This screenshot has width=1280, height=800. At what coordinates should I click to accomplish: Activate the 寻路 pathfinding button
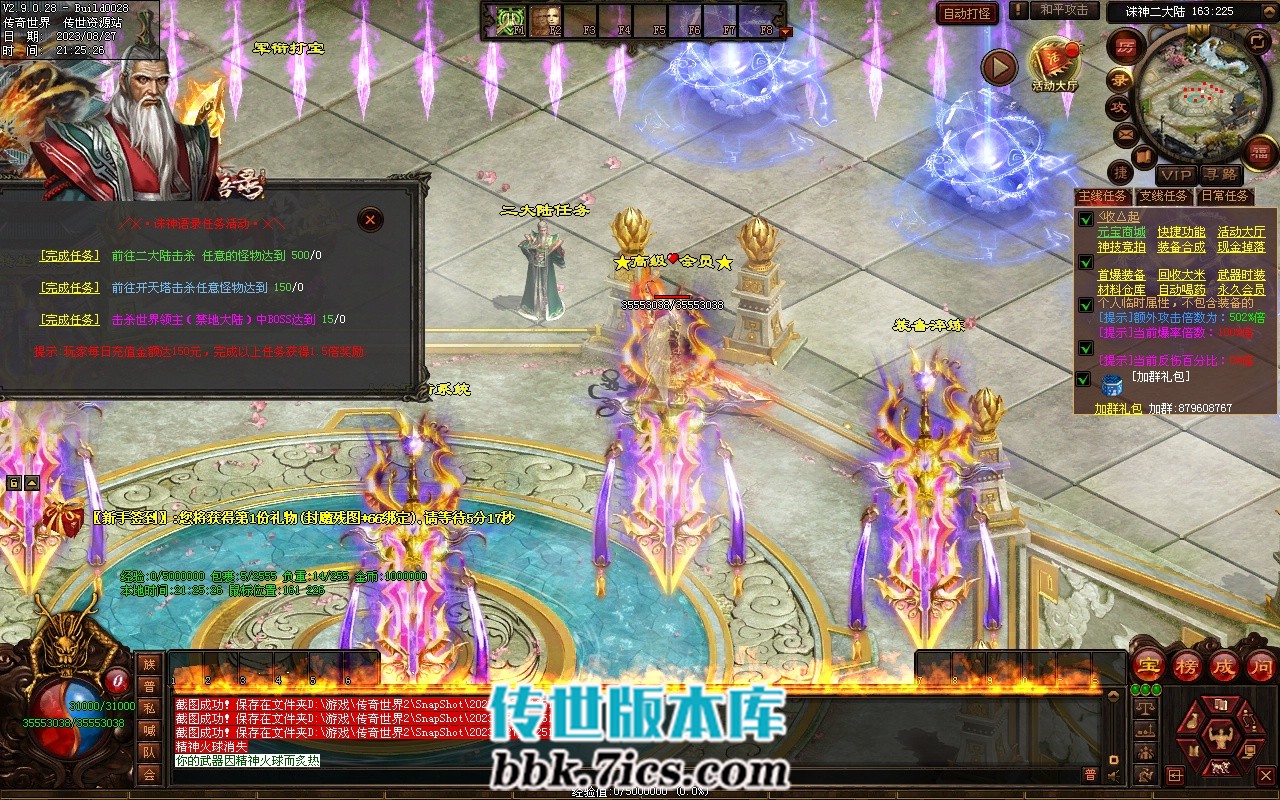click(1220, 174)
